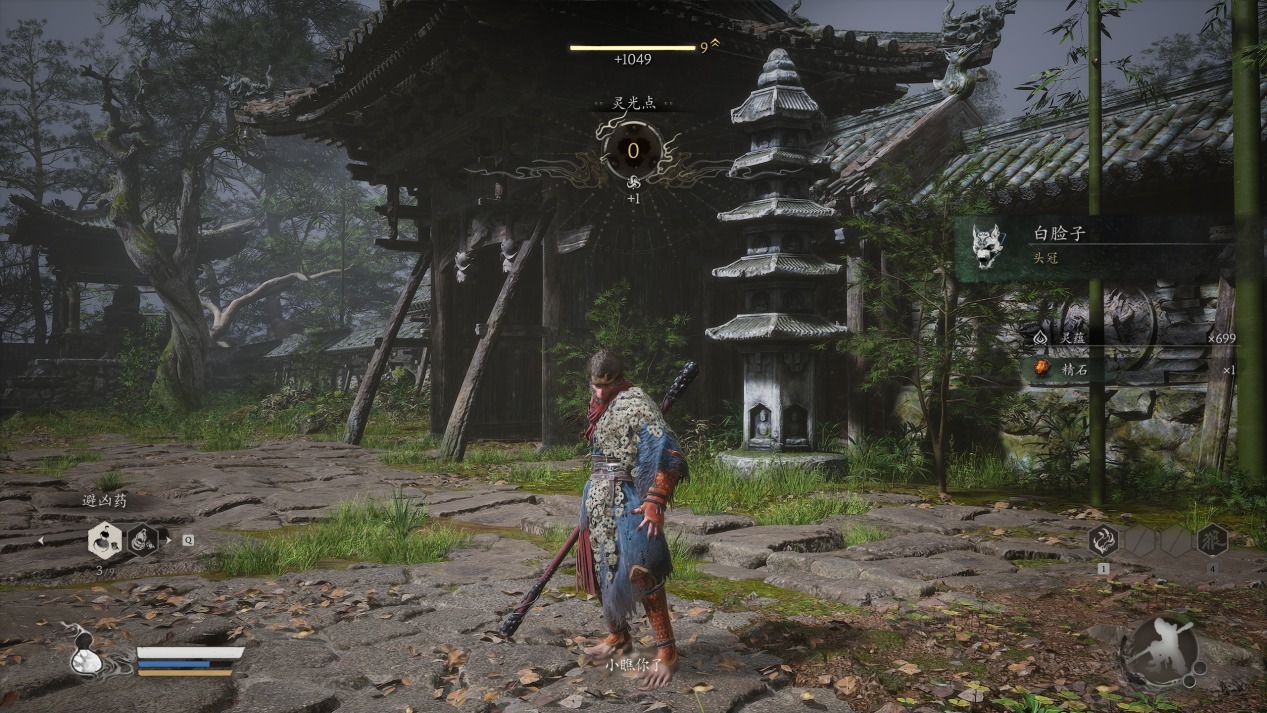Select the 灵蕴 loot entry

click(x=1130, y=338)
